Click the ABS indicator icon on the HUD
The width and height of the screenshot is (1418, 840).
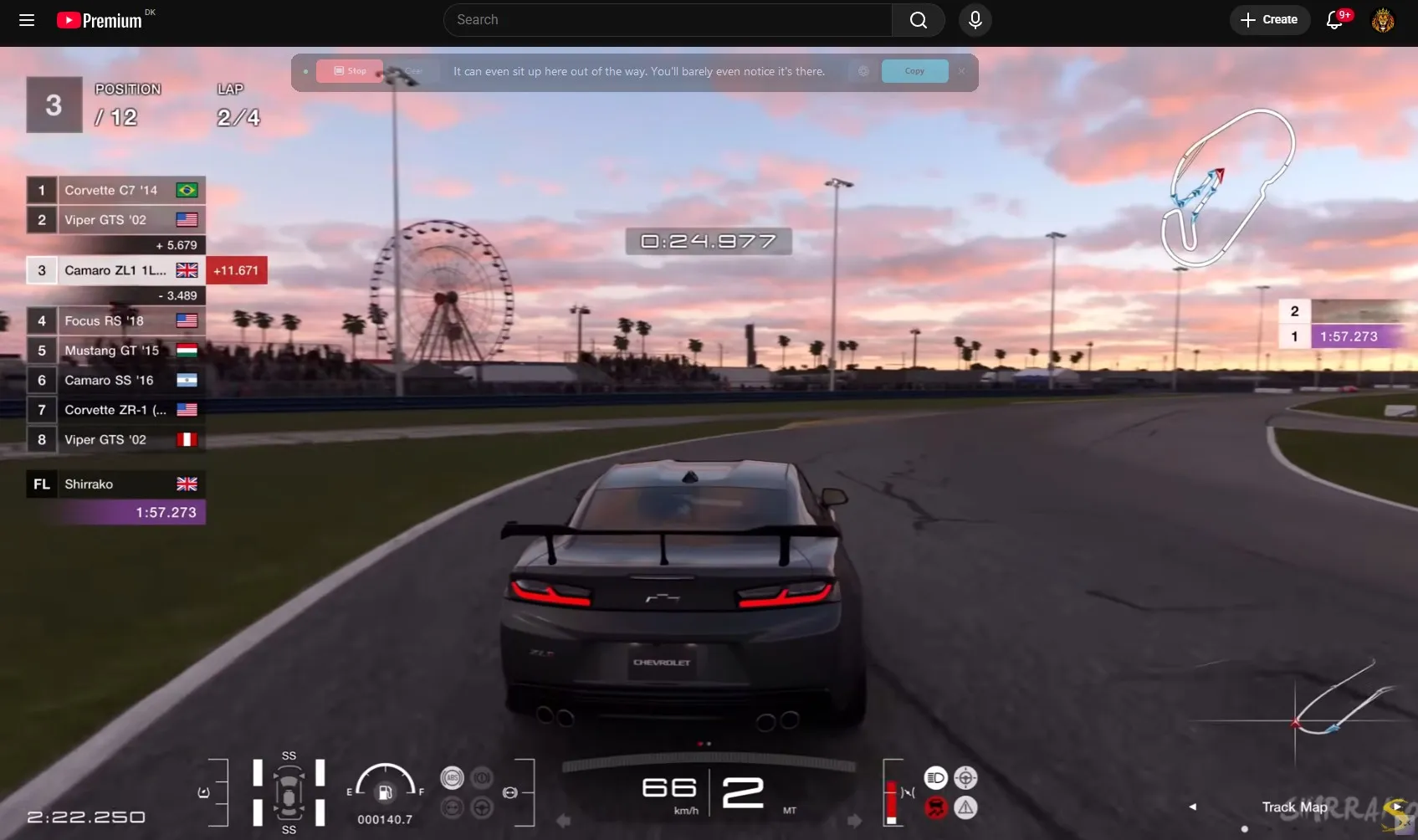click(451, 777)
